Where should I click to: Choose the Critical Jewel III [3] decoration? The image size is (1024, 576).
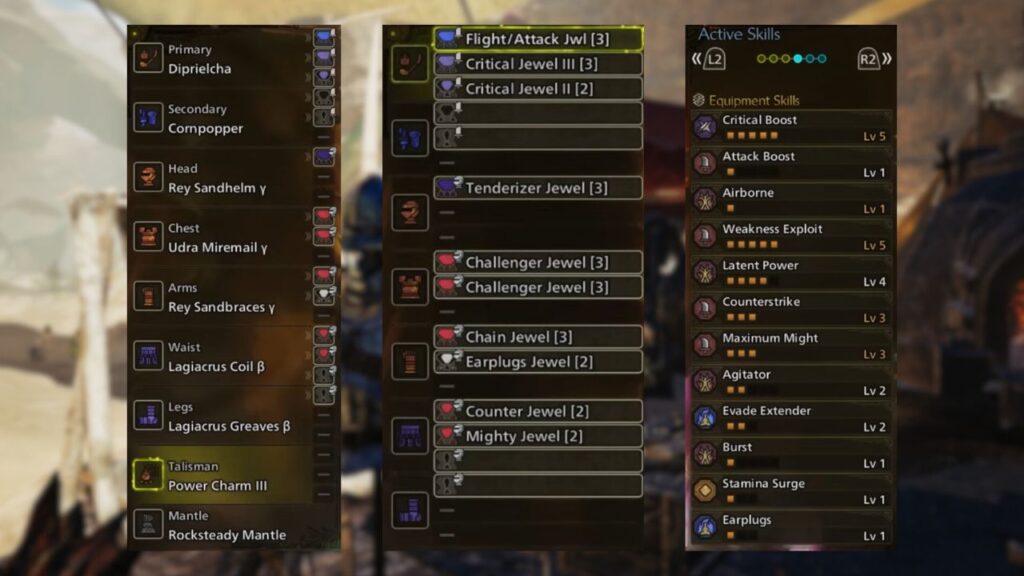(x=538, y=64)
